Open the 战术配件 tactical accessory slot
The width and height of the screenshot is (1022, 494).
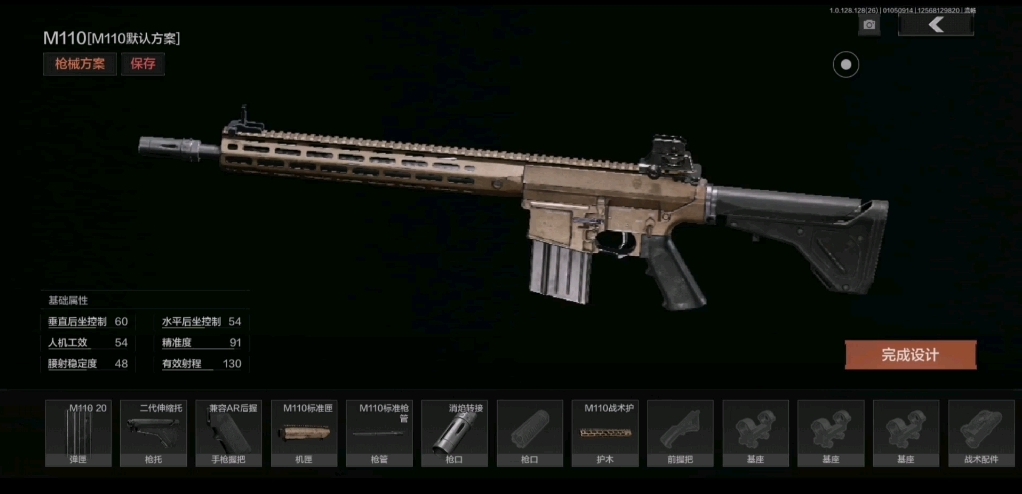(x=981, y=433)
